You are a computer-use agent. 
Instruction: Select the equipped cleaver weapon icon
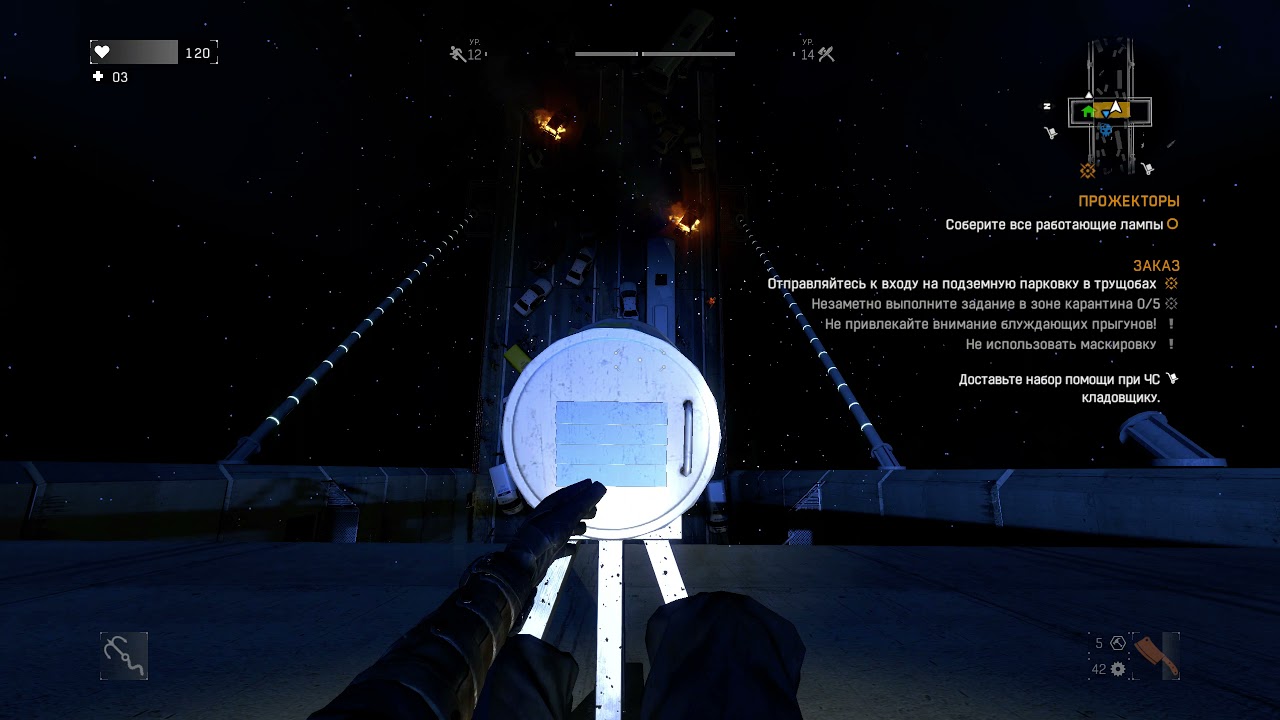click(1157, 656)
